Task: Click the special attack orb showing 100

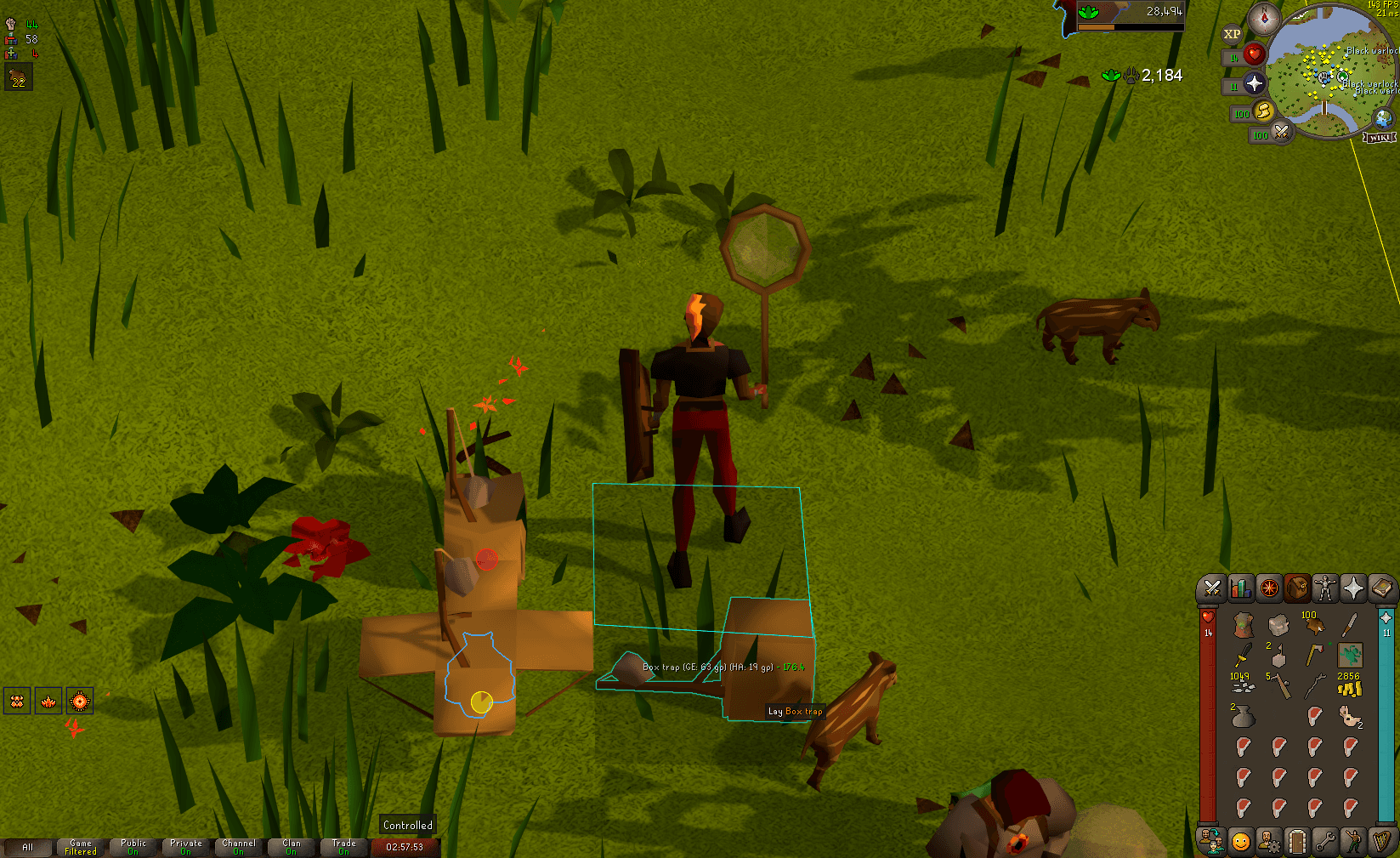Action: click(1281, 134)
